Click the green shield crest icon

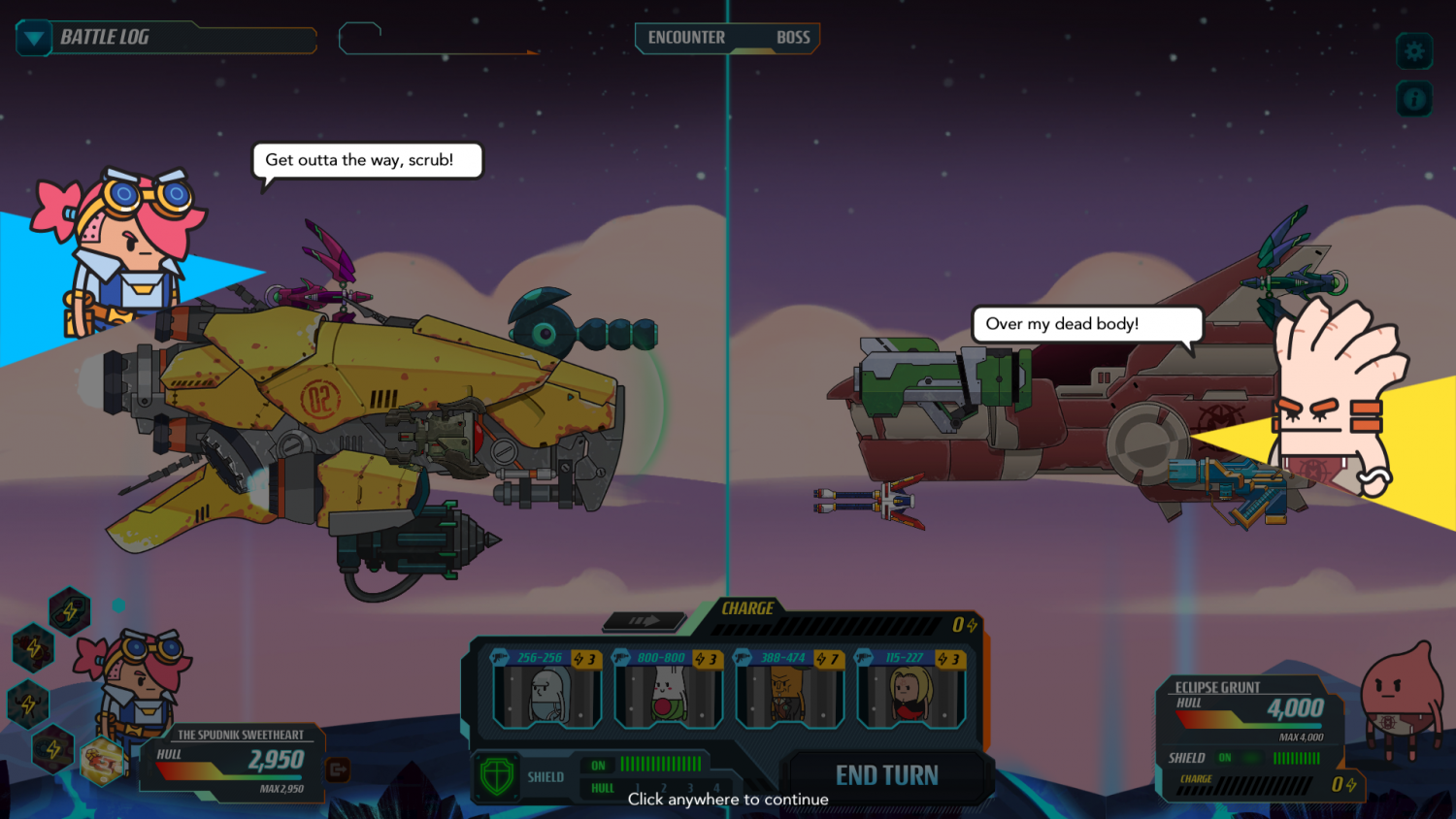pyautogui.click(x=496, y=774)
